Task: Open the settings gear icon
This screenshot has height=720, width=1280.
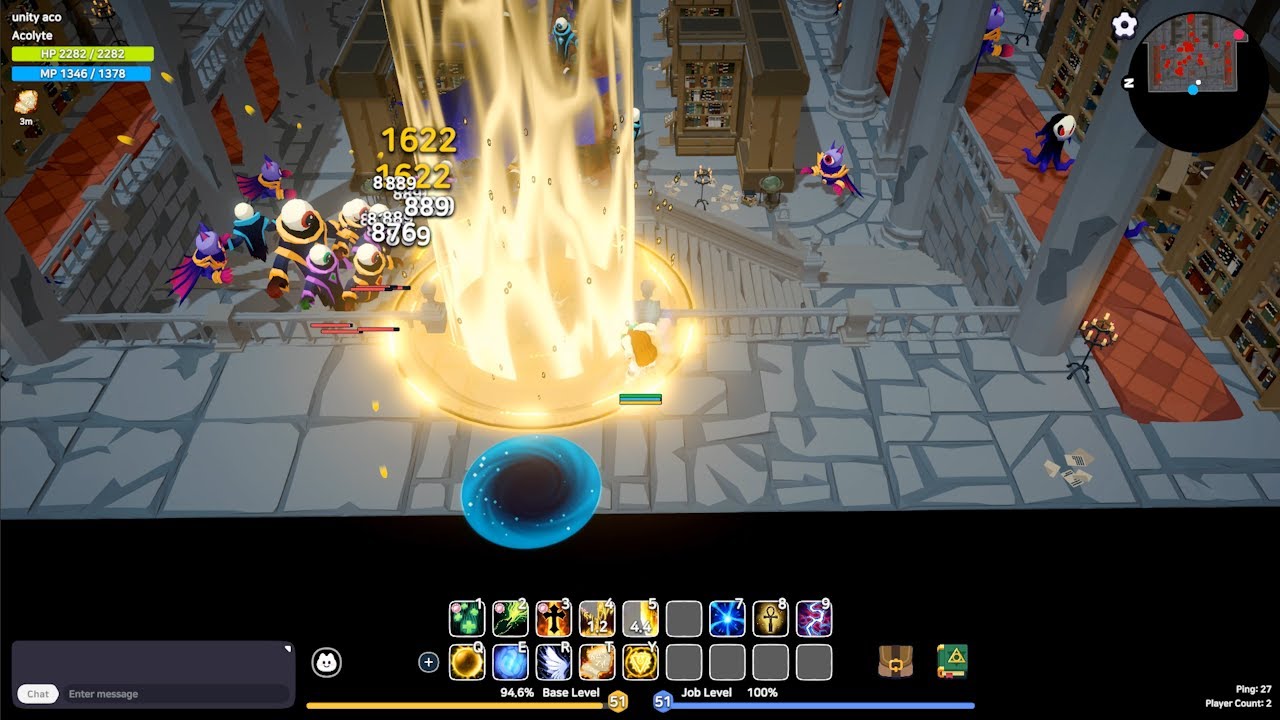Action: tap(1124, 26)
